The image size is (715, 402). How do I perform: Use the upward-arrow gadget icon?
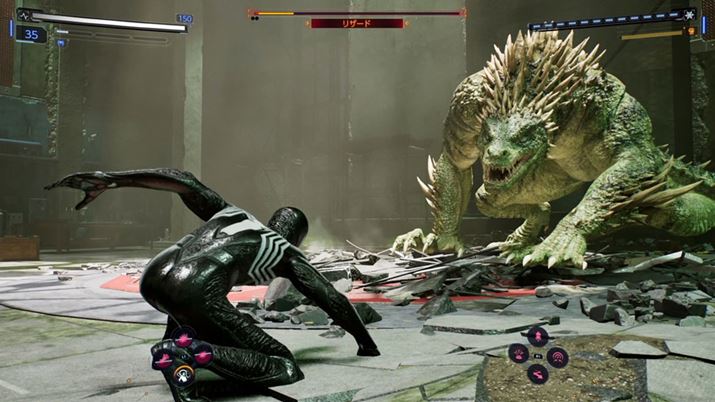click(x=537, y=336)
